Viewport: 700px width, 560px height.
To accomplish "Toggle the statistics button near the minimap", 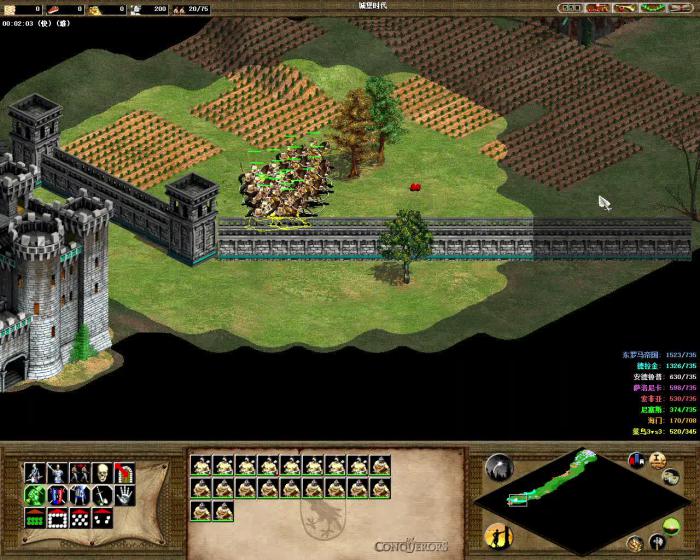I will tap(636, 461).
